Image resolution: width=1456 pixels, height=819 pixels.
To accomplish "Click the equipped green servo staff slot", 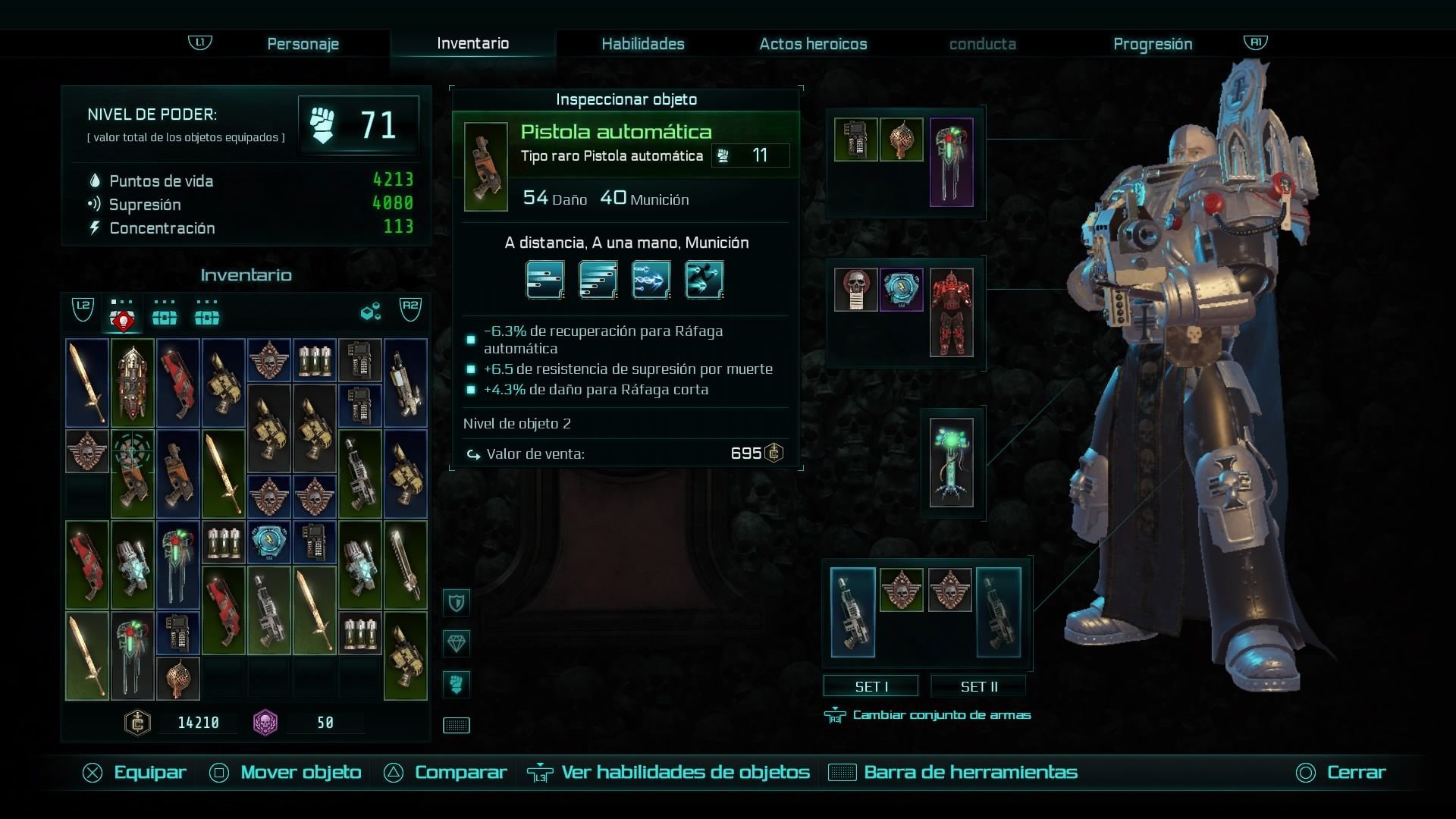I will coord(951,463).
